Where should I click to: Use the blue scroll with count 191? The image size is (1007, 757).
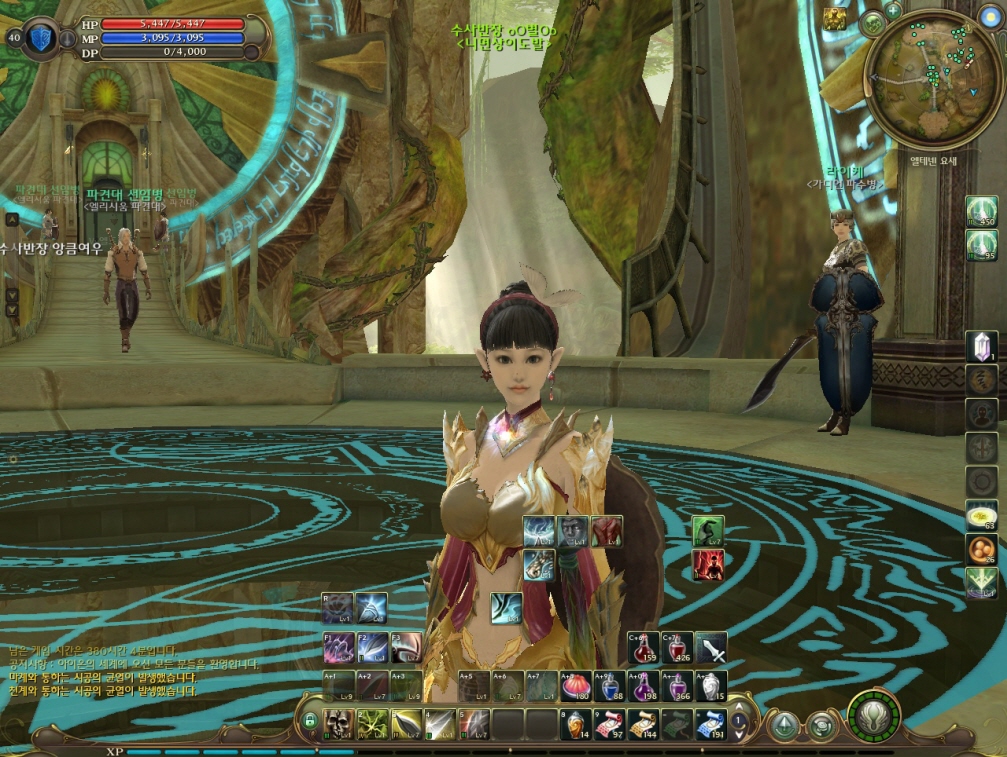pos(709,723)
